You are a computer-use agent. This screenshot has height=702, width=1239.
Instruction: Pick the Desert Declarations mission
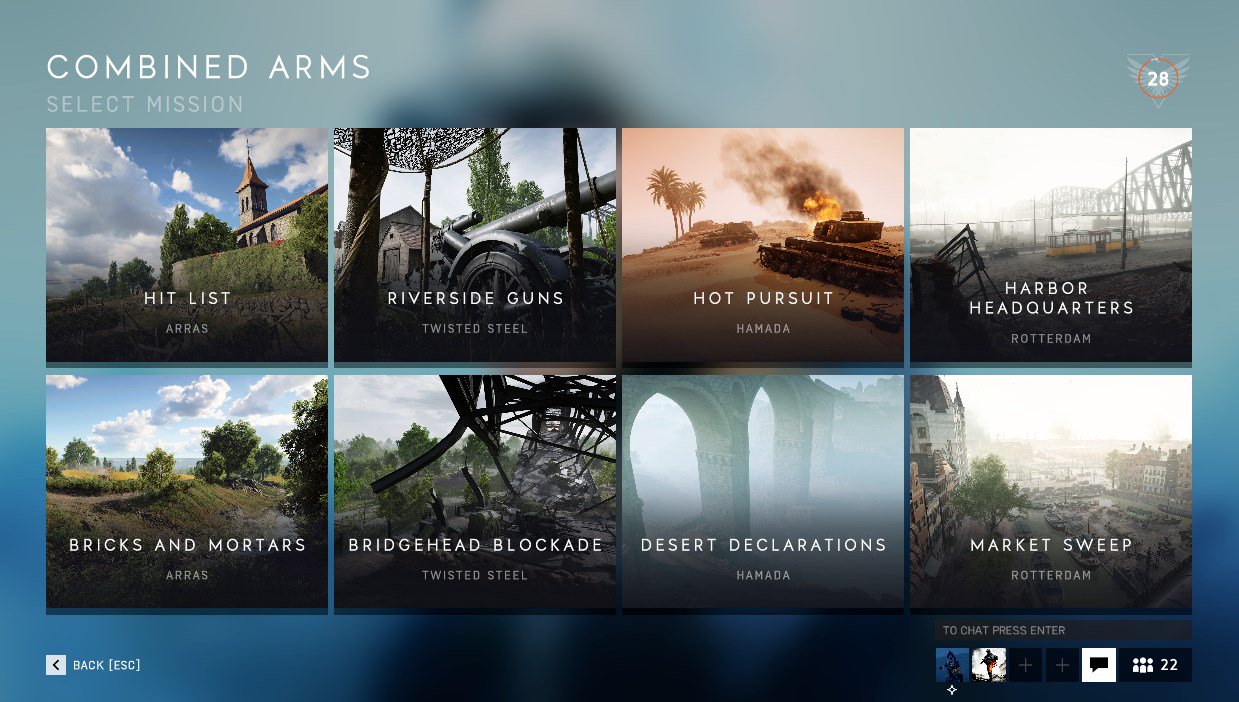pyautogui.click(x=763, y=491)
